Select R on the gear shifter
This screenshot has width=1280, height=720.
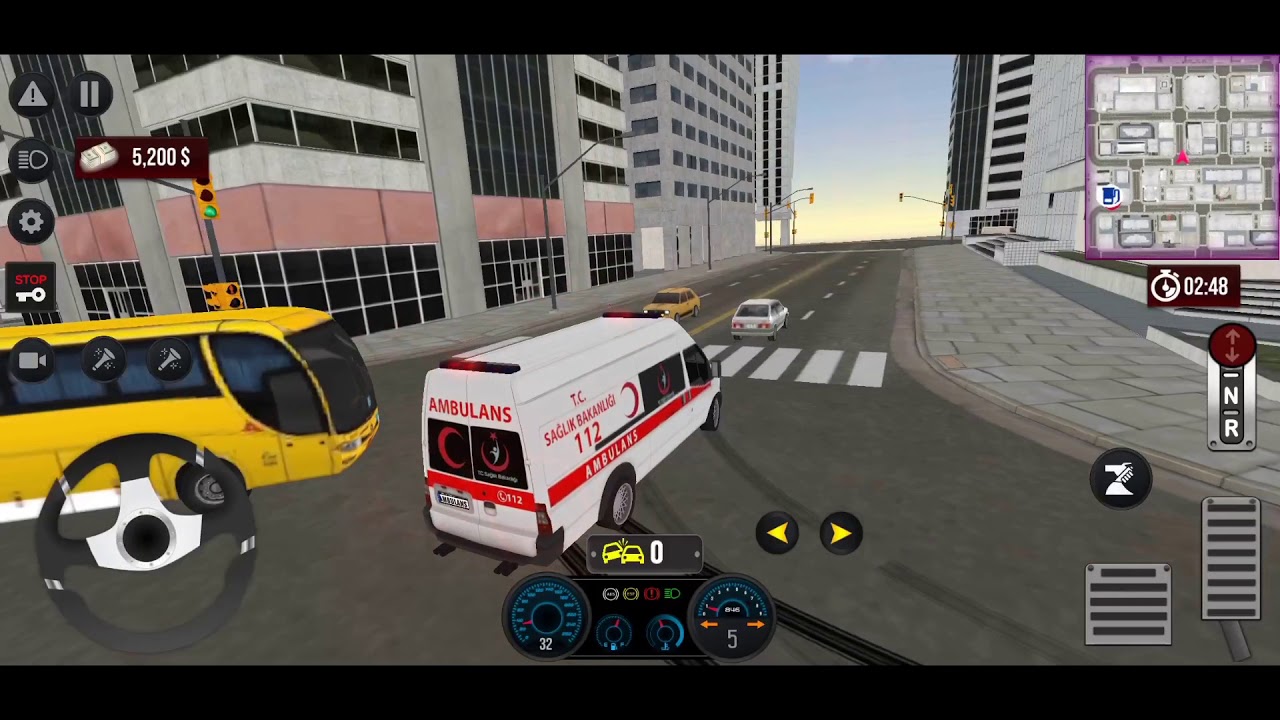pyautogui.click(x=1231, y=429)
